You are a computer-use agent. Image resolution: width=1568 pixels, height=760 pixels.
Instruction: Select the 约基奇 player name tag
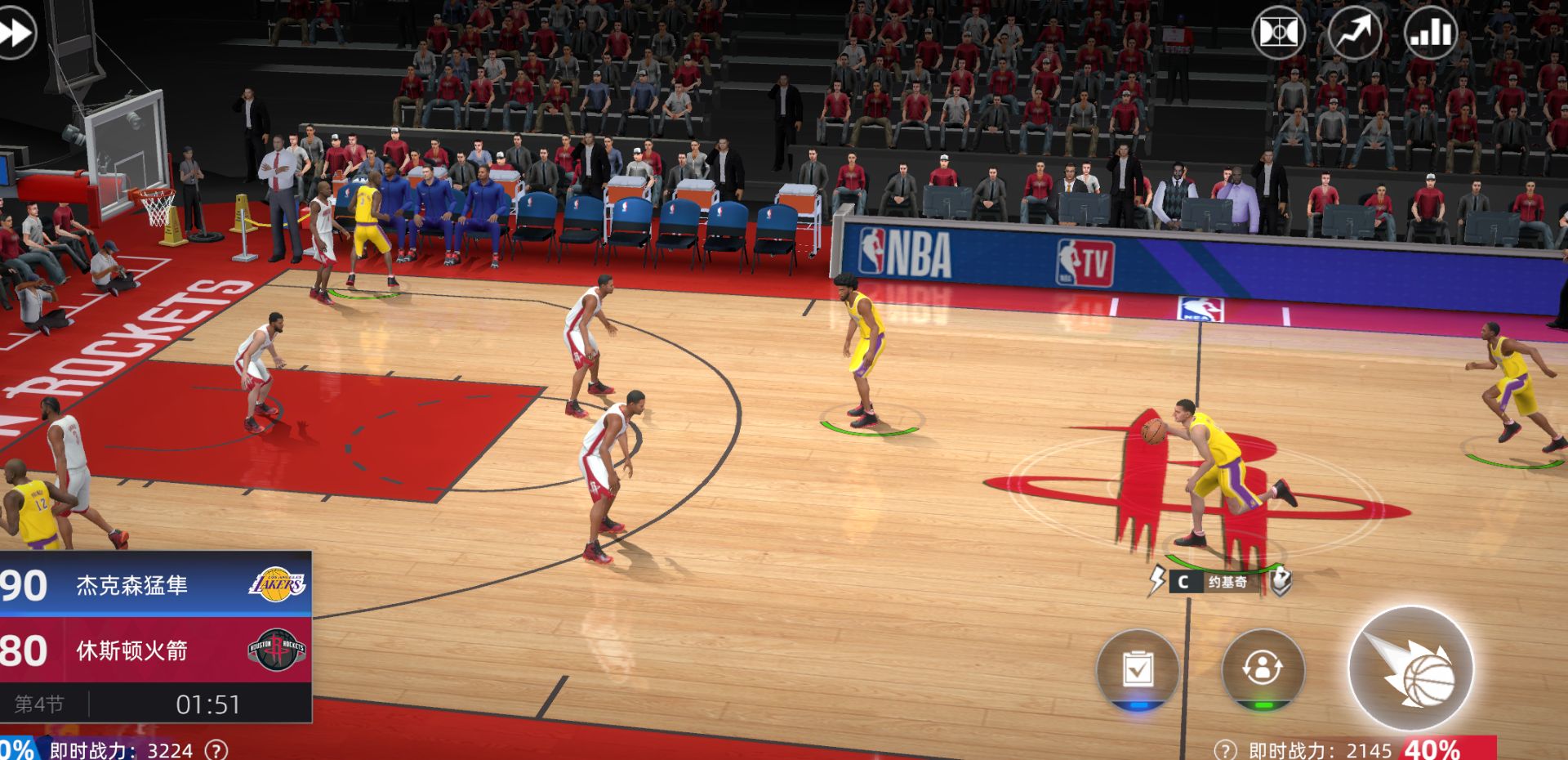coord(1227,582)
